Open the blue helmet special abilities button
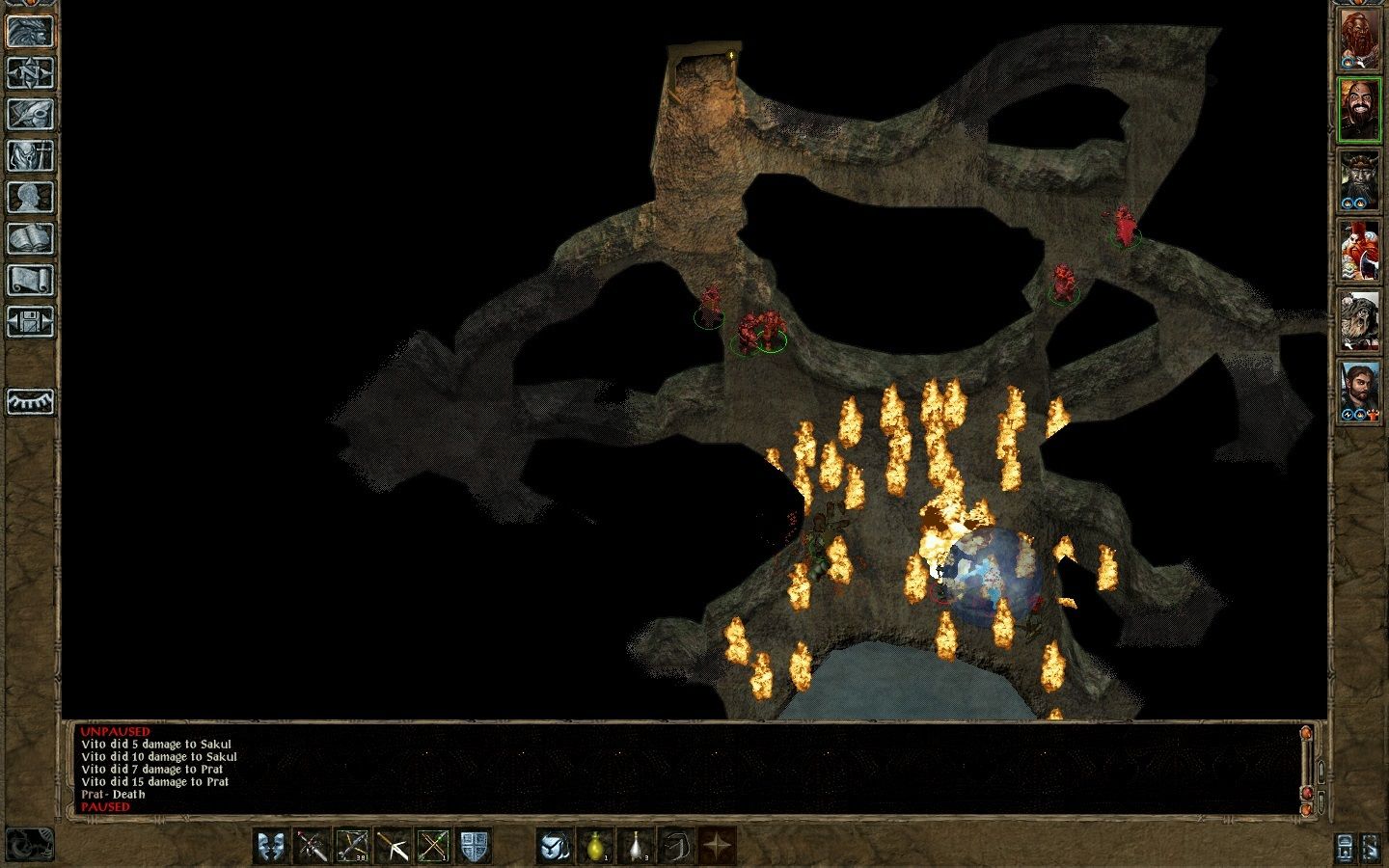 coord(555,846)
